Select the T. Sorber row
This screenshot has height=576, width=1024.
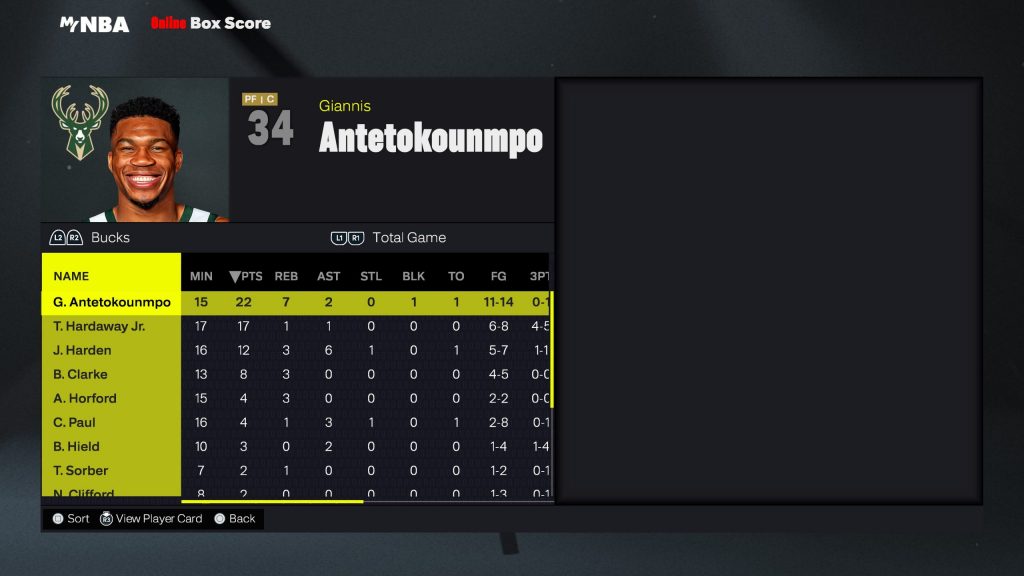(x=81, y=470)
